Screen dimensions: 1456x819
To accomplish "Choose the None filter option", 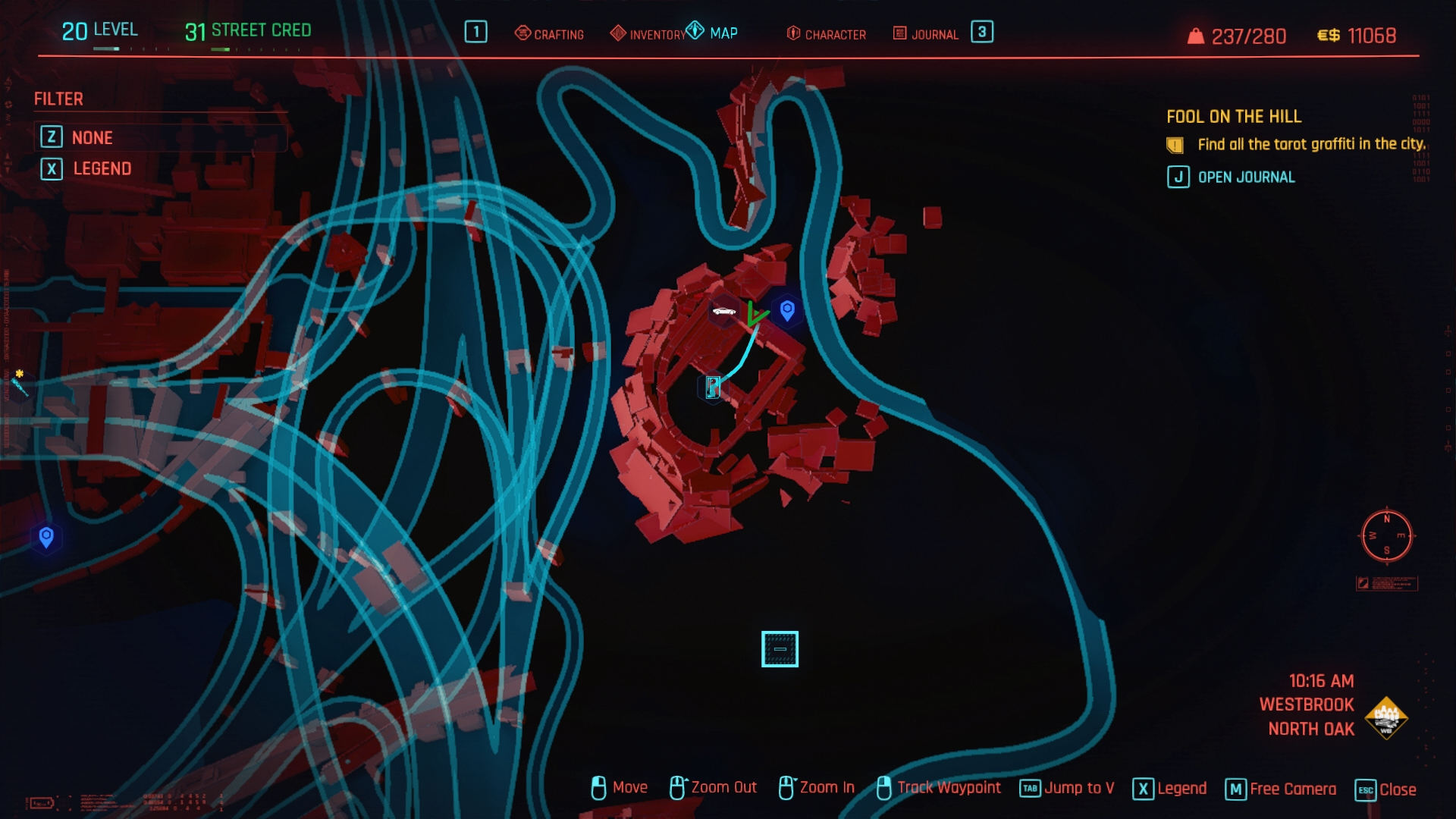I will tap(92, 137).
